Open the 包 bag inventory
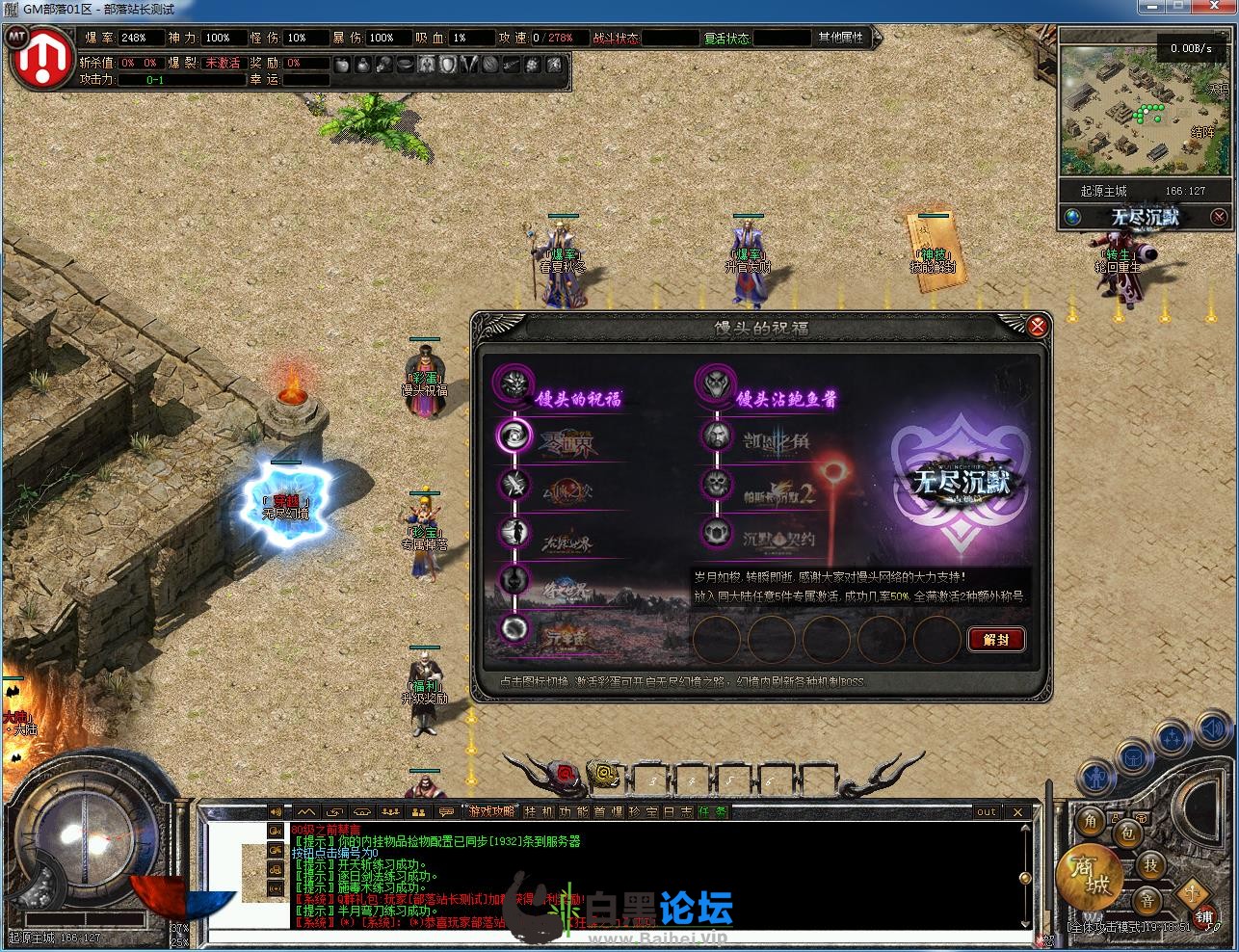Image resolution: width=1239 pixels, height=952 pixels. pyautogui.click(x=1126, y=833)
